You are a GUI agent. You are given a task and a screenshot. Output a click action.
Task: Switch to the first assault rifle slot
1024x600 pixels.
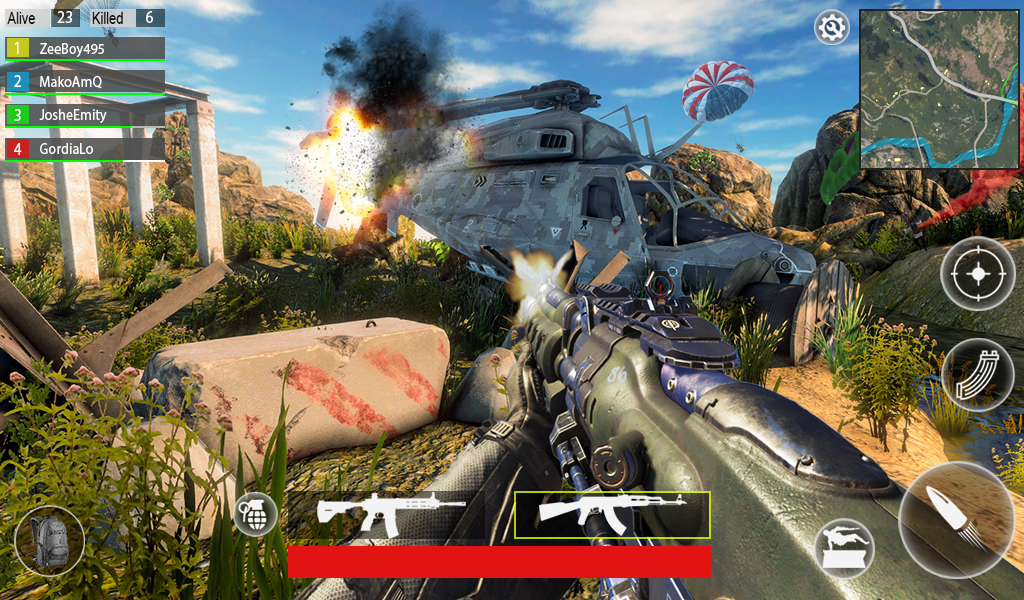click(390, 514)
